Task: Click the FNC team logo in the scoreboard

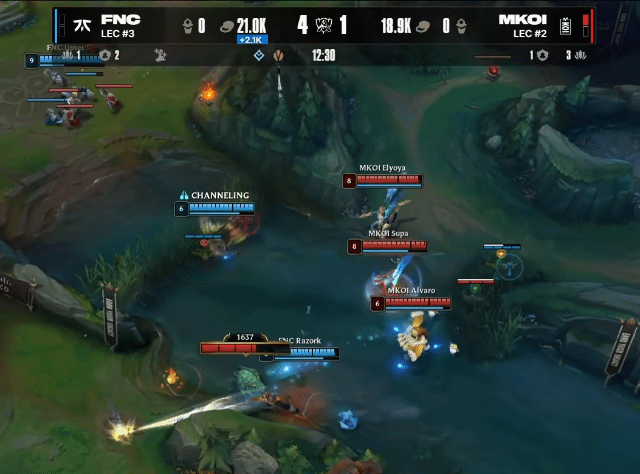Action: click(x=82, y=26)
